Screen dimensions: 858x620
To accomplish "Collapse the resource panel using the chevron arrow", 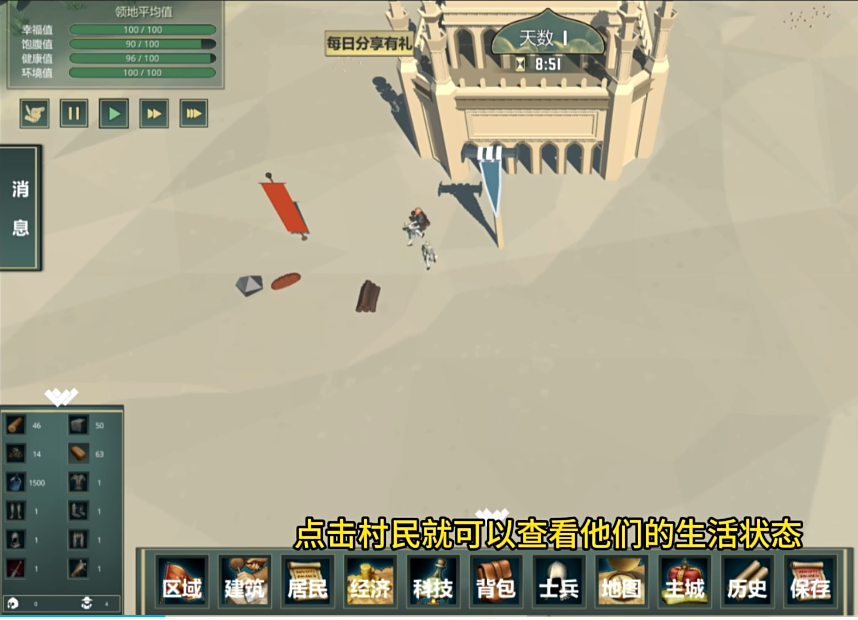I will (61, 397).
